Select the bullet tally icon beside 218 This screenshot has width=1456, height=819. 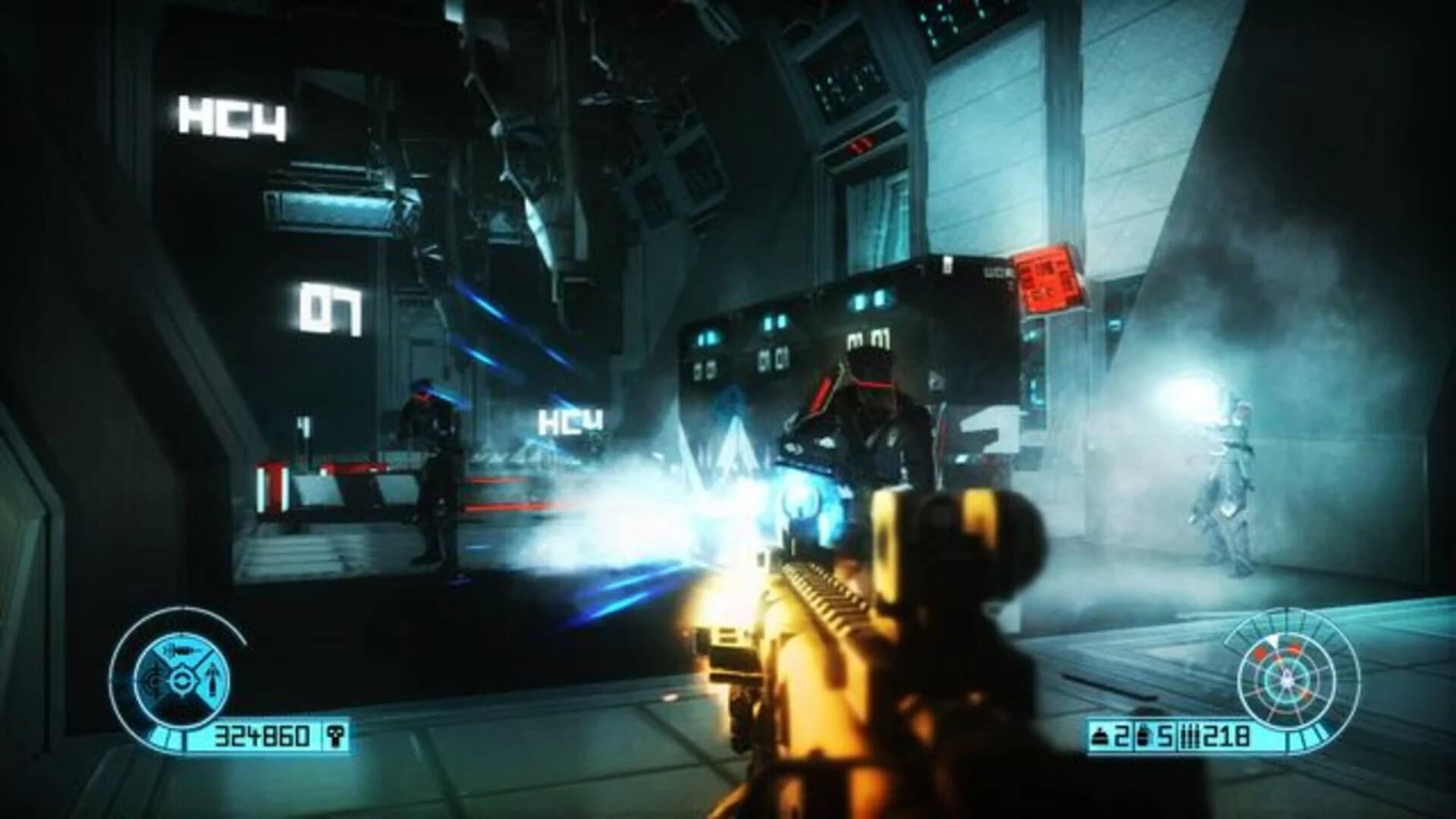coord(1192,736)
